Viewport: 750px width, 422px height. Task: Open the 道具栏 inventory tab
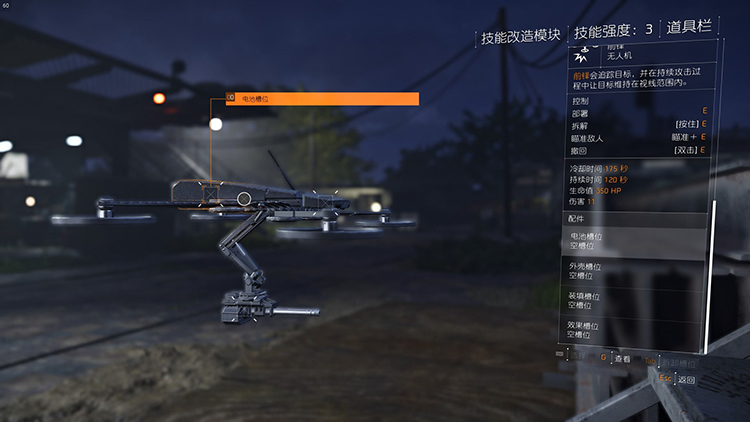pyautogui.click(x=691, y=30)
